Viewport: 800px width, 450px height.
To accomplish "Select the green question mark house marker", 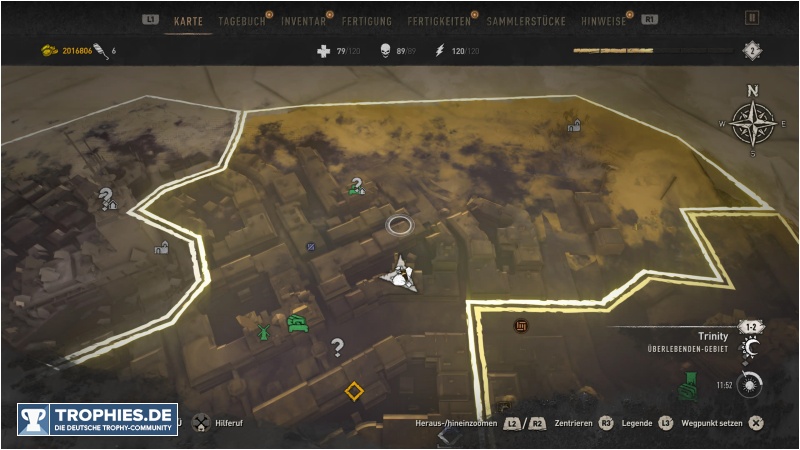I will [x=355, y=186].
